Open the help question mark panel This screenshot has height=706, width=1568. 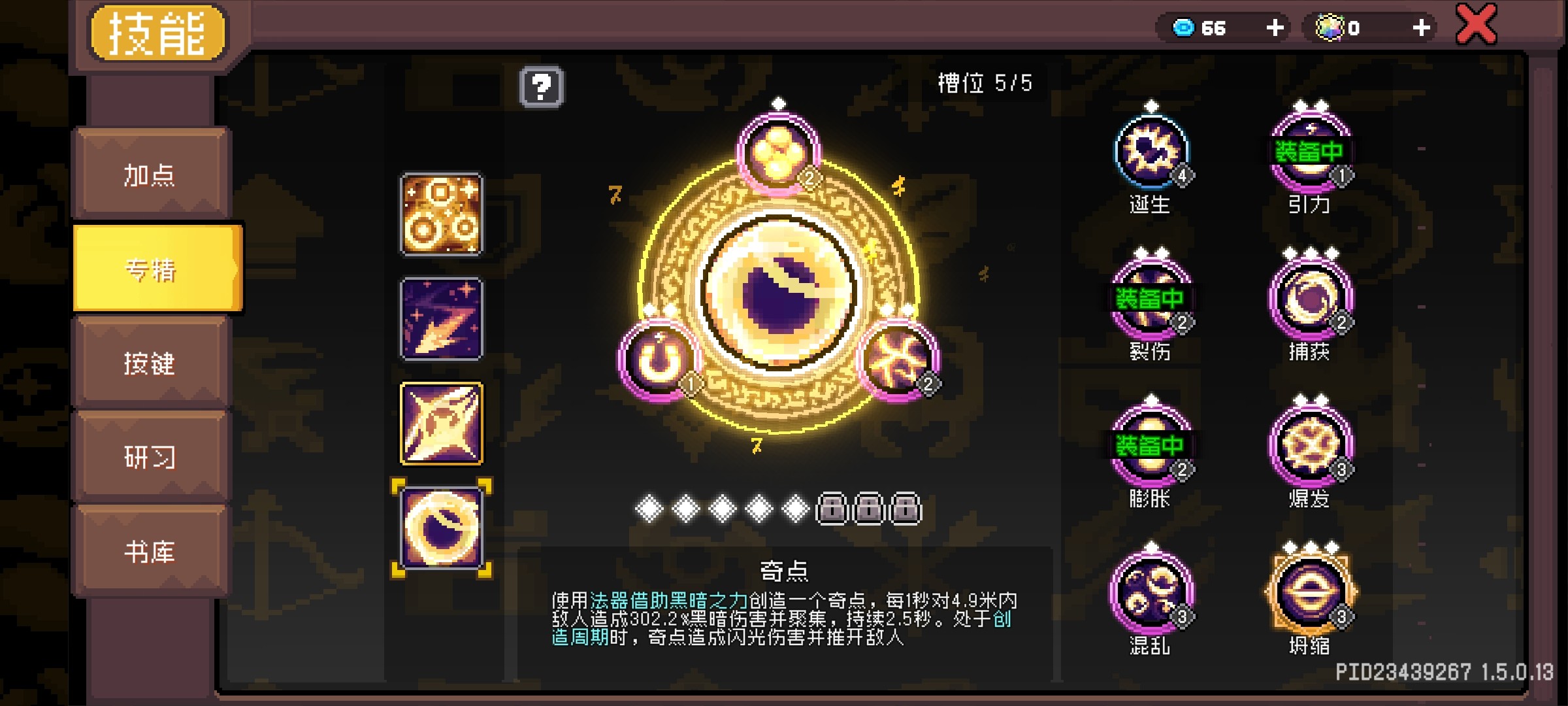[541, 87]
